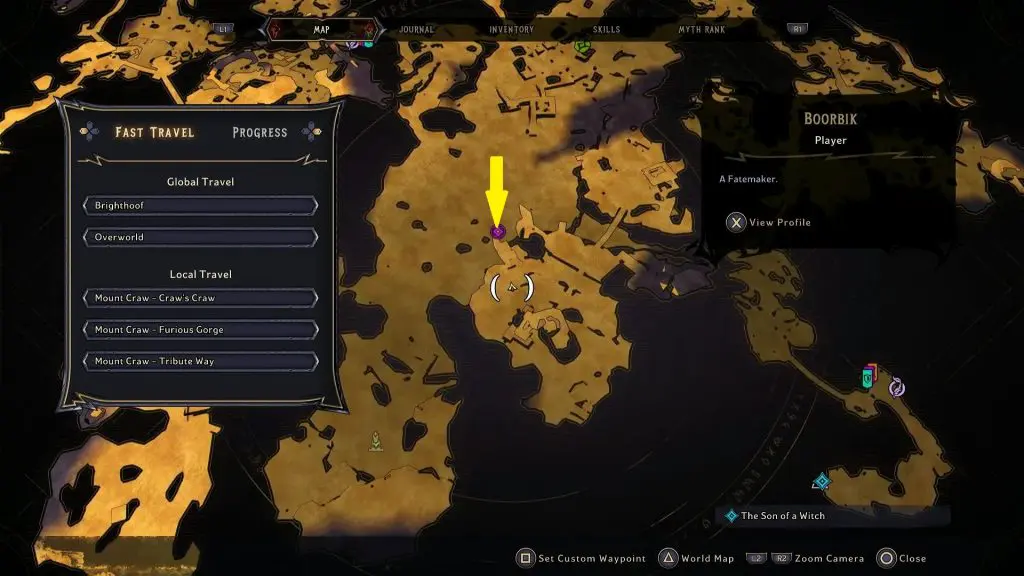Viewport: 1024px width, 576px height.
Task: Choose Overworld global travel destination
Action: tap(200, 238)
